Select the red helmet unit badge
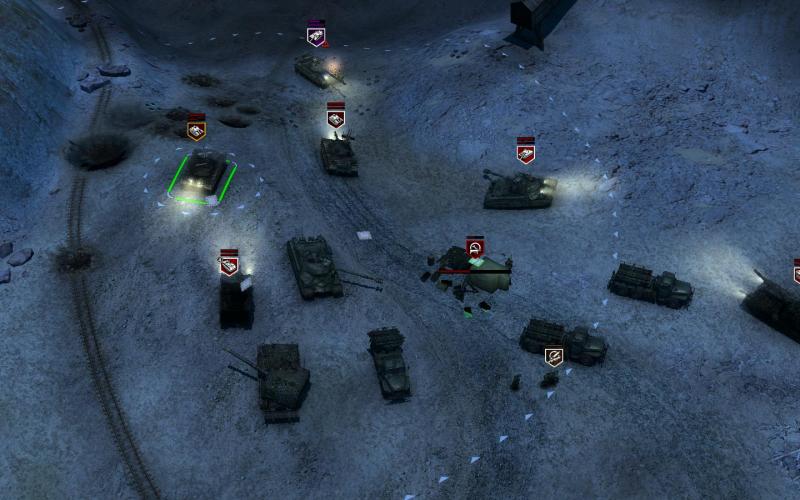This screenshot has width=800, height=500. (x=475, y=247)
